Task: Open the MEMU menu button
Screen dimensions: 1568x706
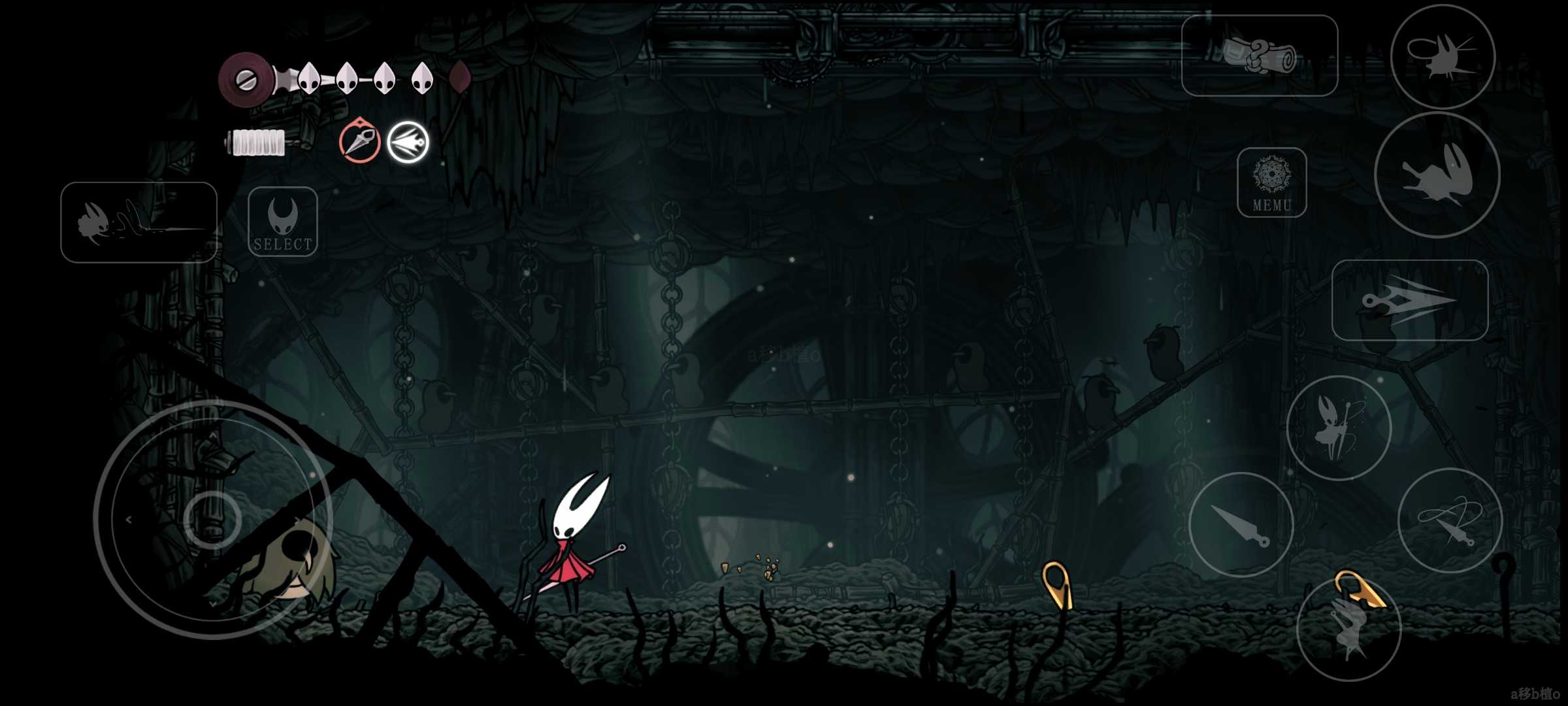Action: pyautogui.click(x=1271, y=182)
